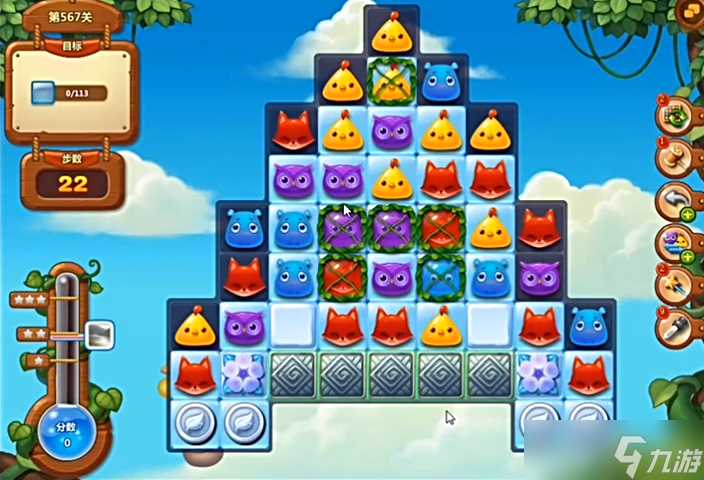Screen dimensions: 704x480
Task: Tap the vine-wrapped yellow chick tile
Action: [x=389, y=81]
